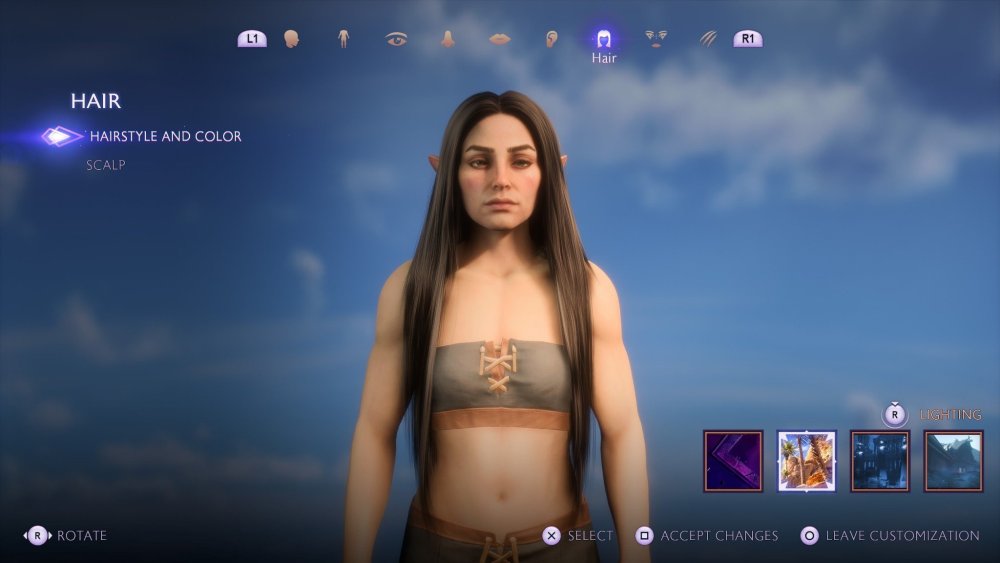Image resolution: width=1000 pixels, height=563 pixels.
Task: Select the Scalp menu entry
Action: [106, 165]
